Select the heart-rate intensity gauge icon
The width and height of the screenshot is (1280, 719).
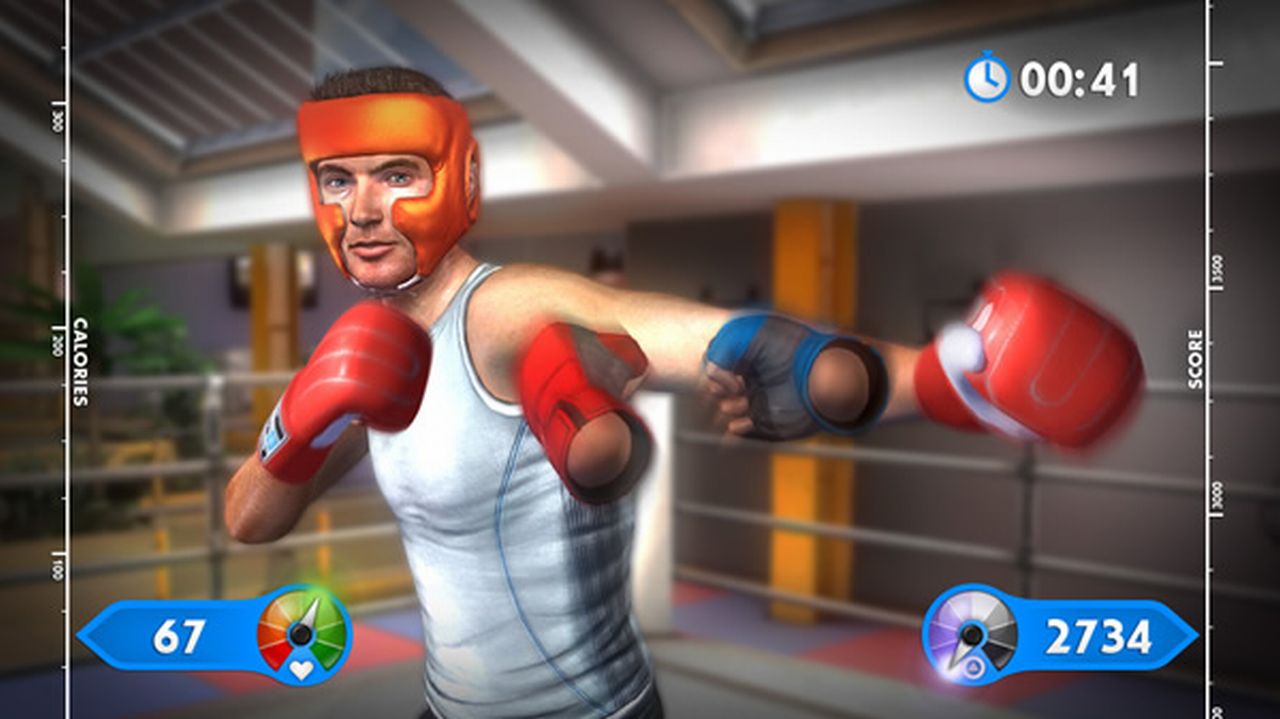pyautogui.click(x=302, y=634)
